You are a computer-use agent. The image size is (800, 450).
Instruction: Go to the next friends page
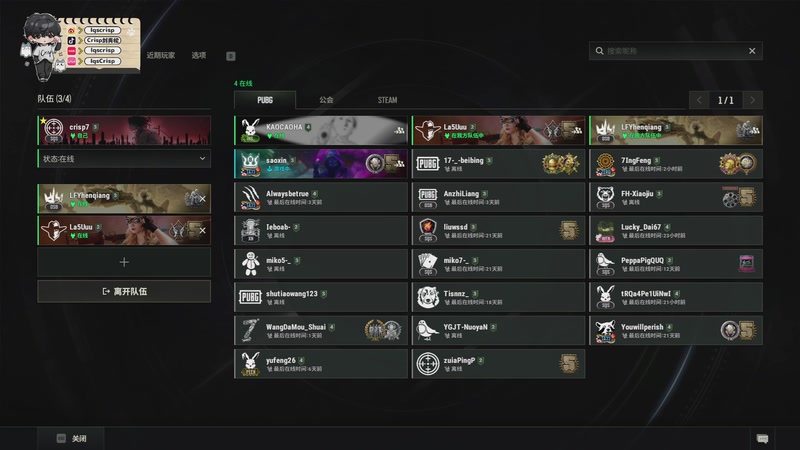752,100
